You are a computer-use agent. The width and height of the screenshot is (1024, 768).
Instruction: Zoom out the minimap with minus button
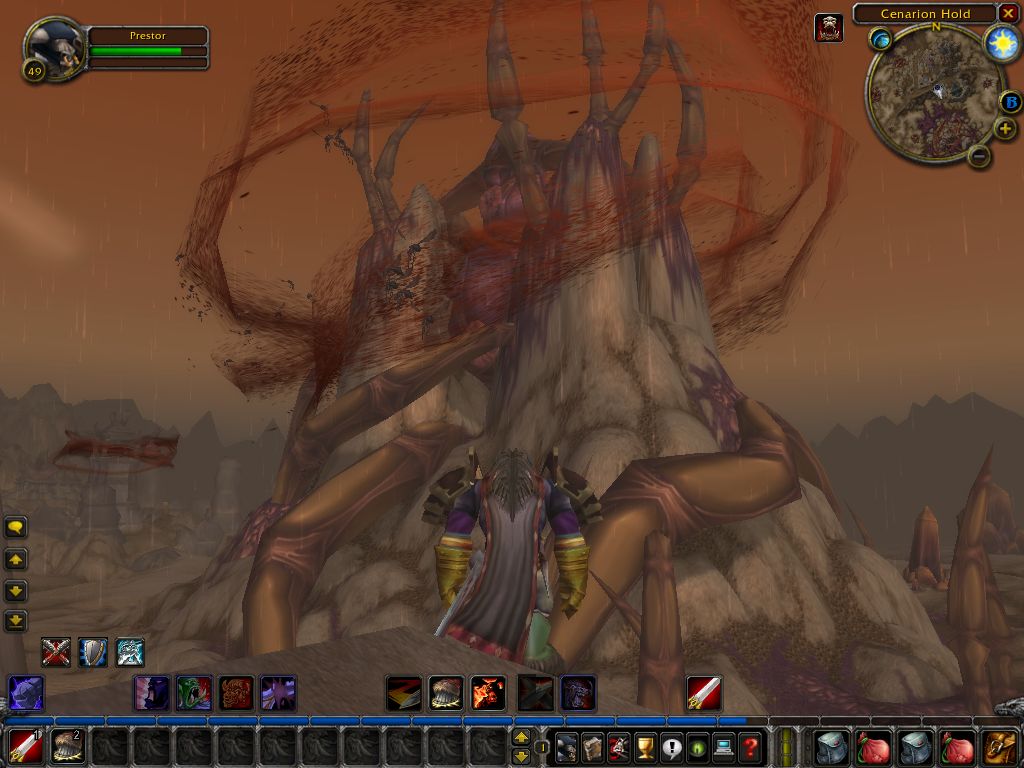point(979,155)
